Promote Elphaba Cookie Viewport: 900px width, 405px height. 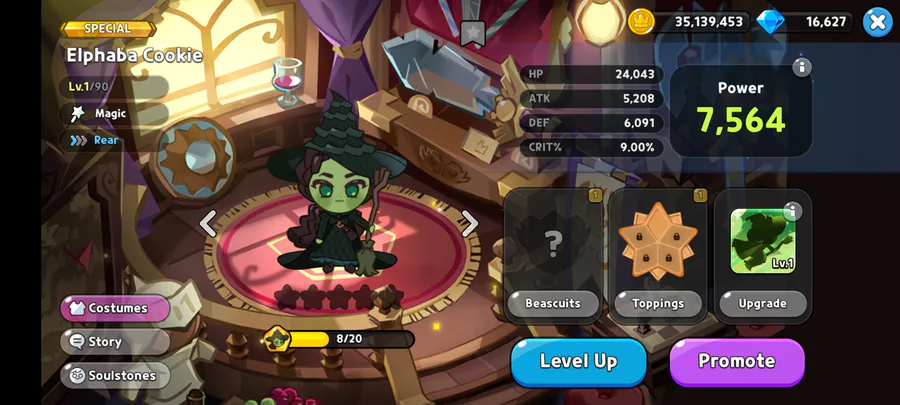click(x=737, y=361)
